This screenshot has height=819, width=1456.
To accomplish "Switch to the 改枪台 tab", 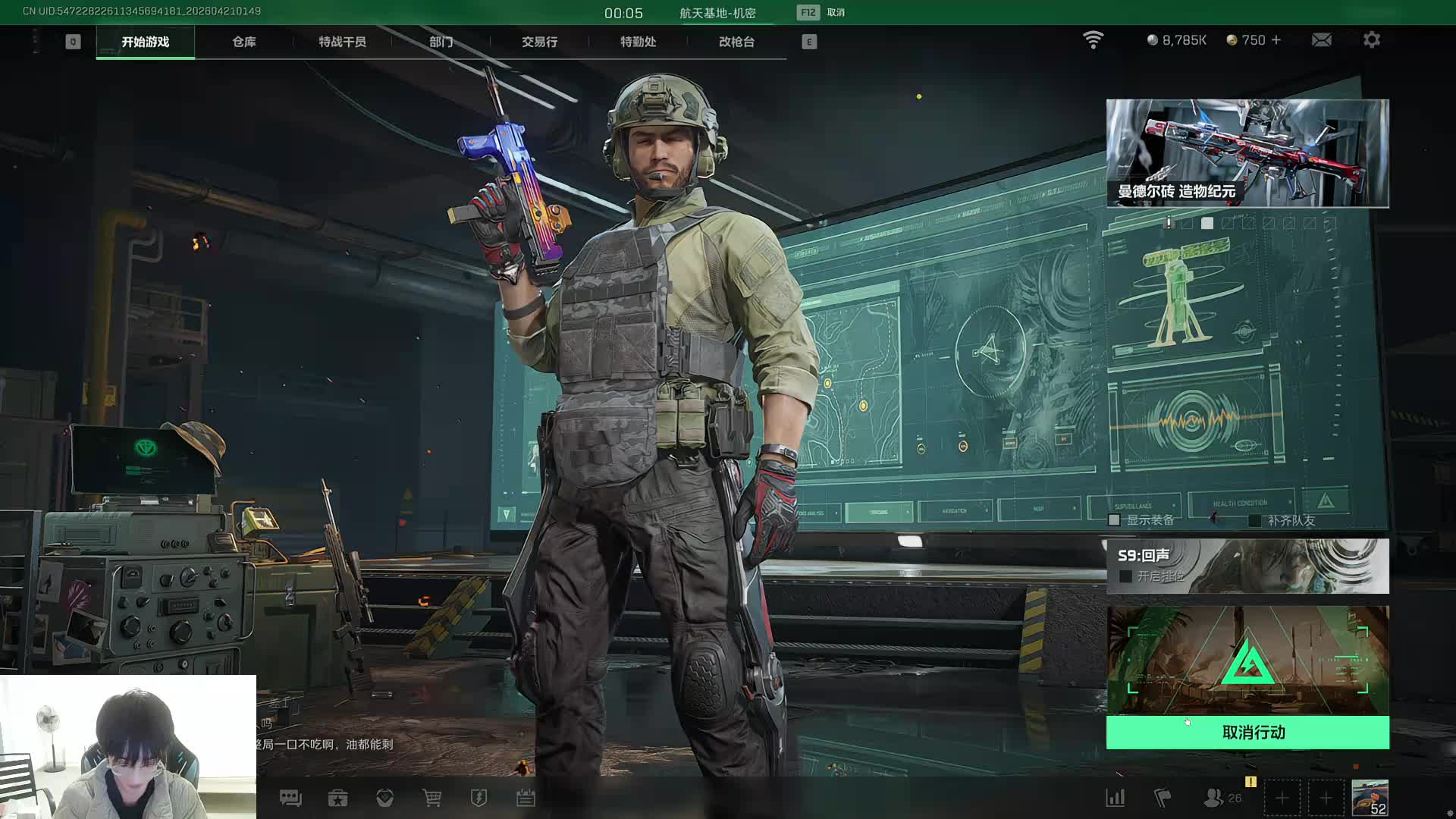I will [x=736, y=42].
